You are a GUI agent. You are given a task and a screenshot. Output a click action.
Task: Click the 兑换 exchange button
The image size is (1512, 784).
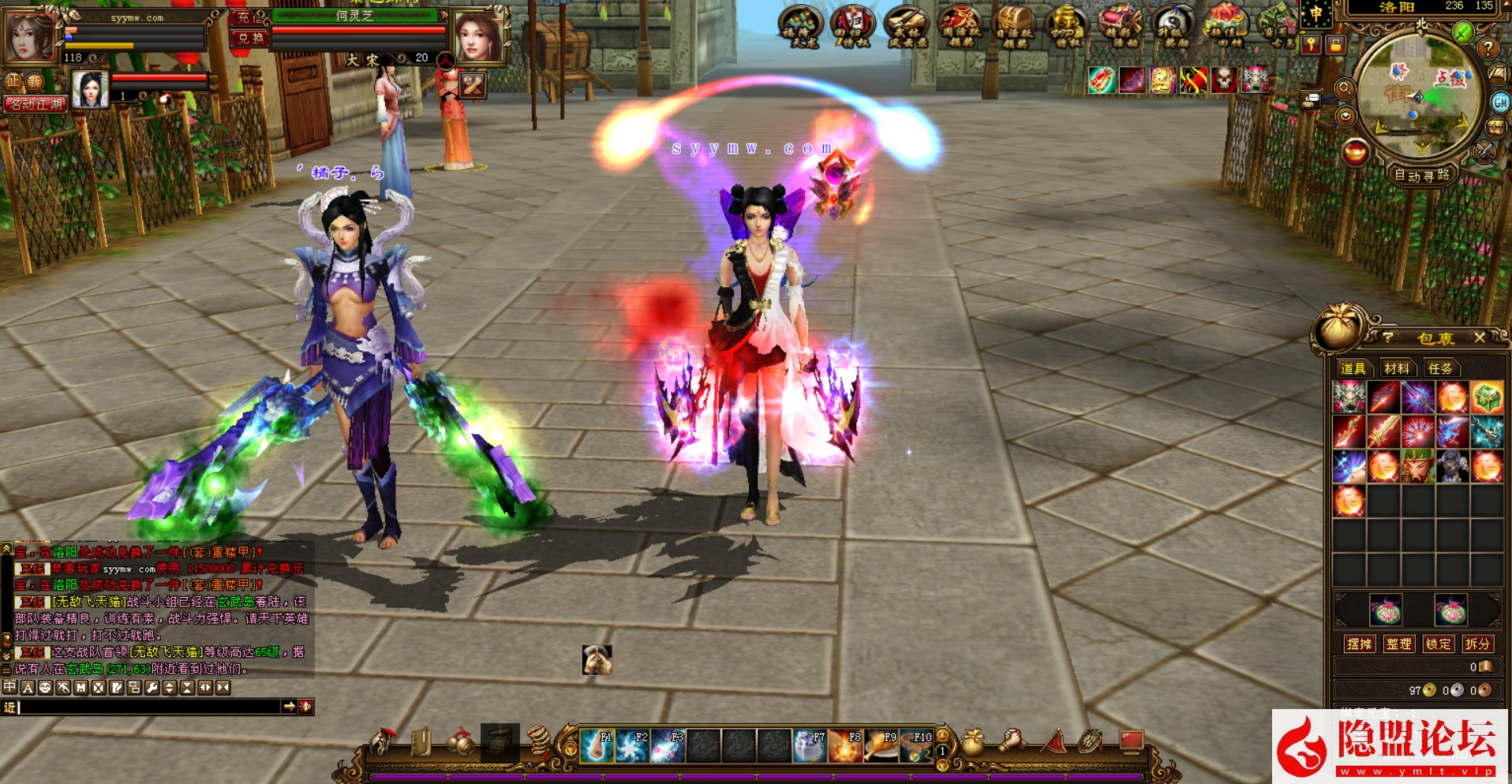point(251,38)
